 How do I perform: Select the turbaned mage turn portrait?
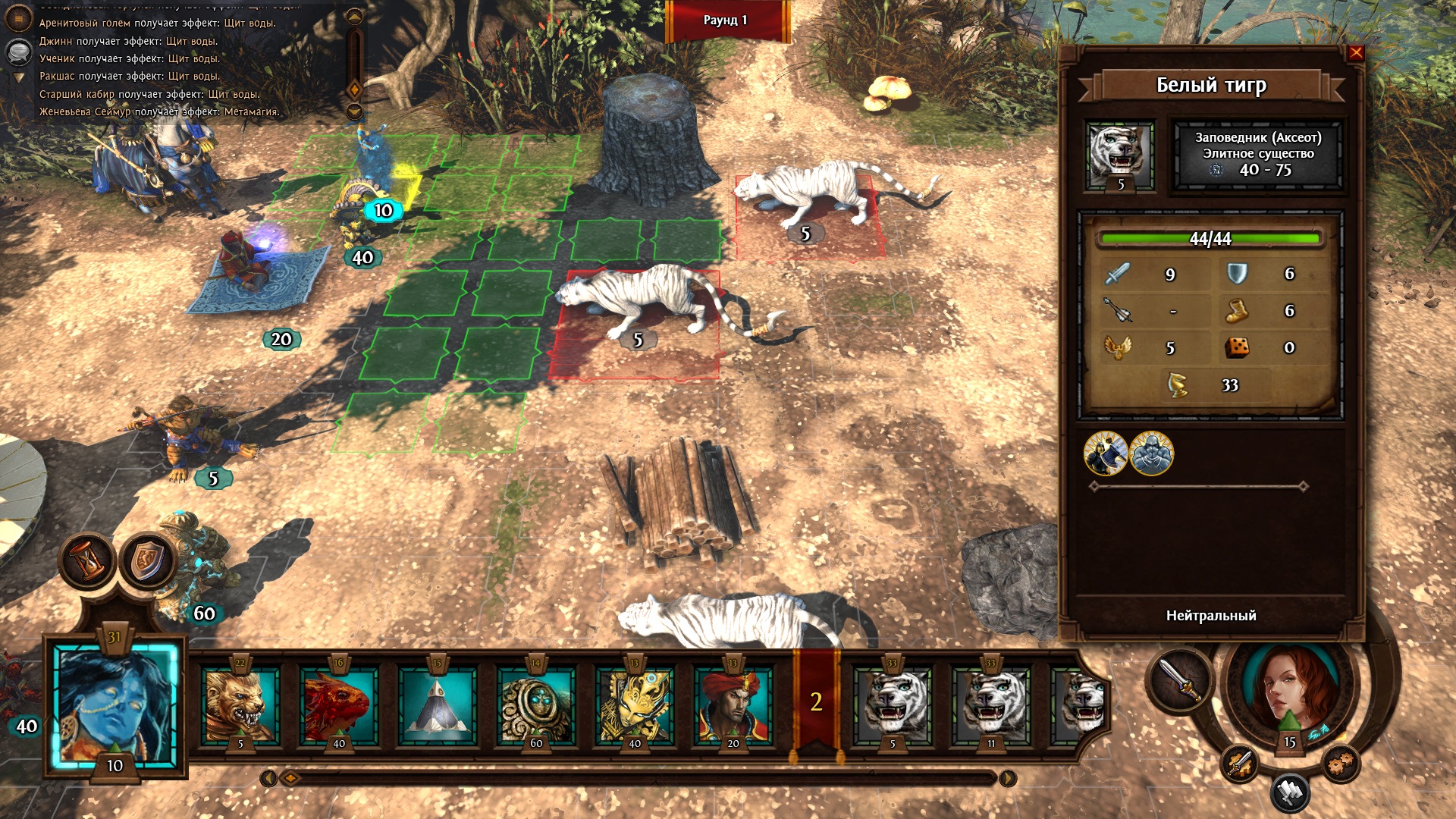pyautogui.click(x=733, y=705)
